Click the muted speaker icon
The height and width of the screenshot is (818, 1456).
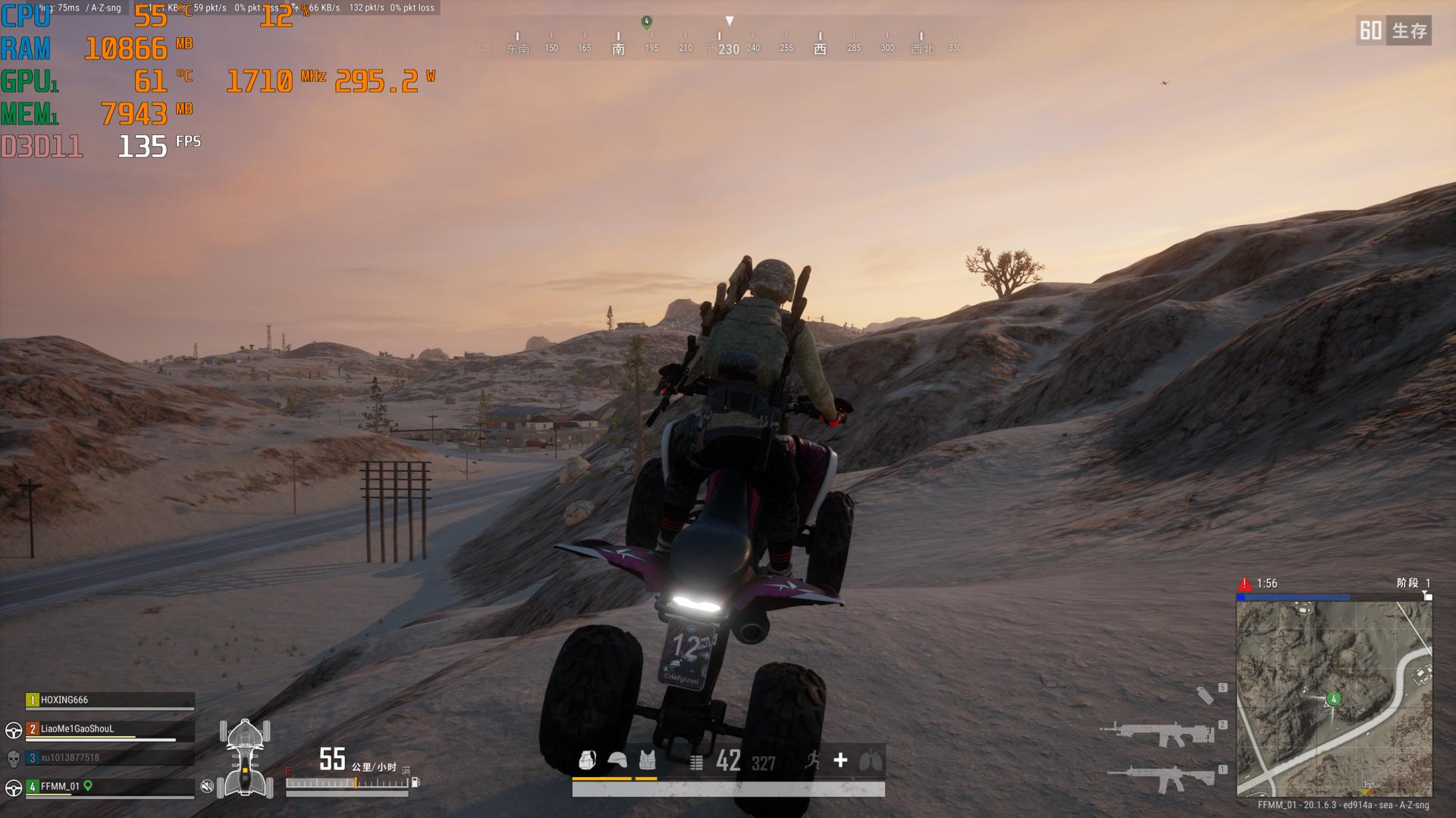pos(206,786)
